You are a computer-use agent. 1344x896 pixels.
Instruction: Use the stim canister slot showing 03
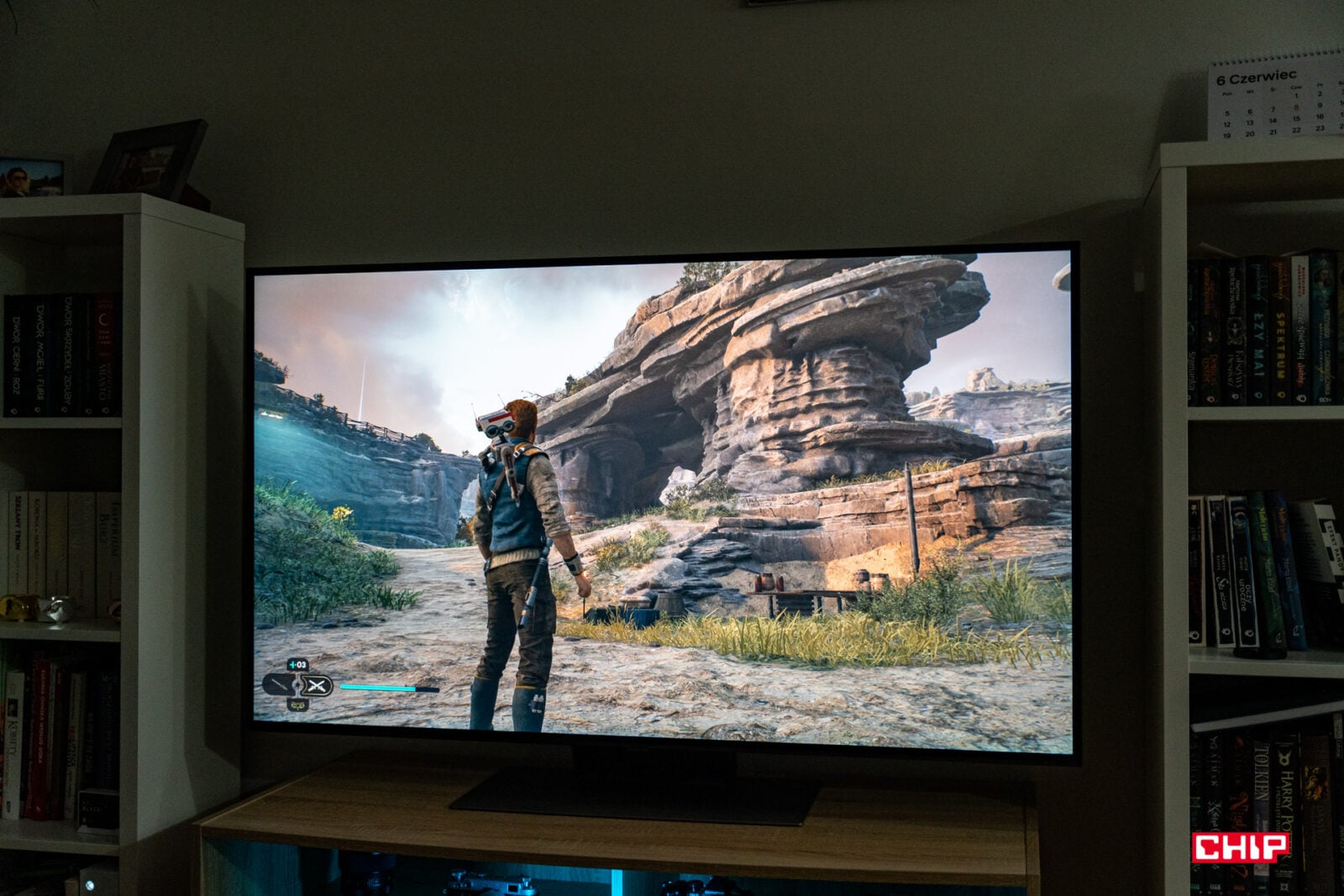[297, 665]
